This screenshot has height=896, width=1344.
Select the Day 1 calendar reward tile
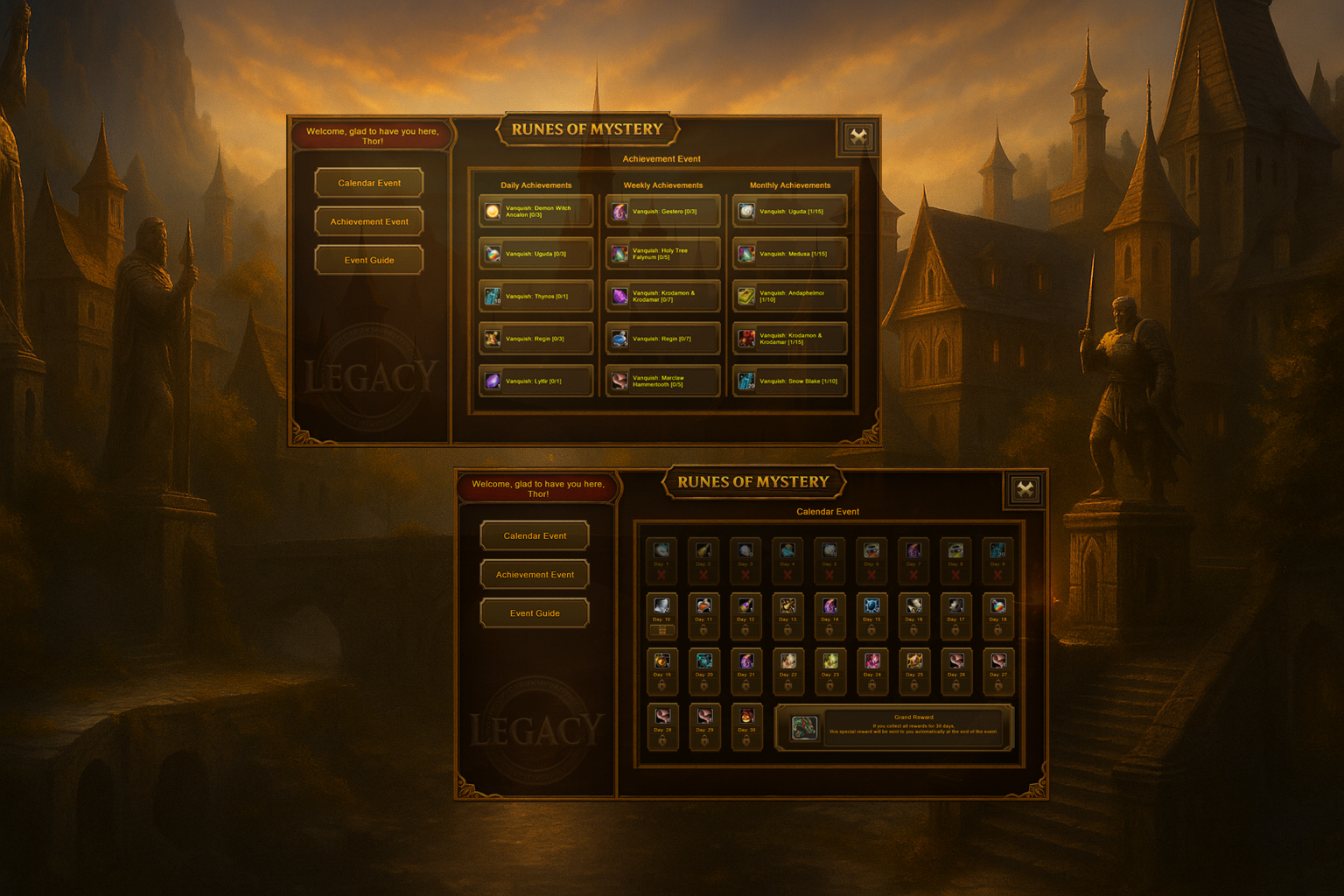[x=661, y=557]
